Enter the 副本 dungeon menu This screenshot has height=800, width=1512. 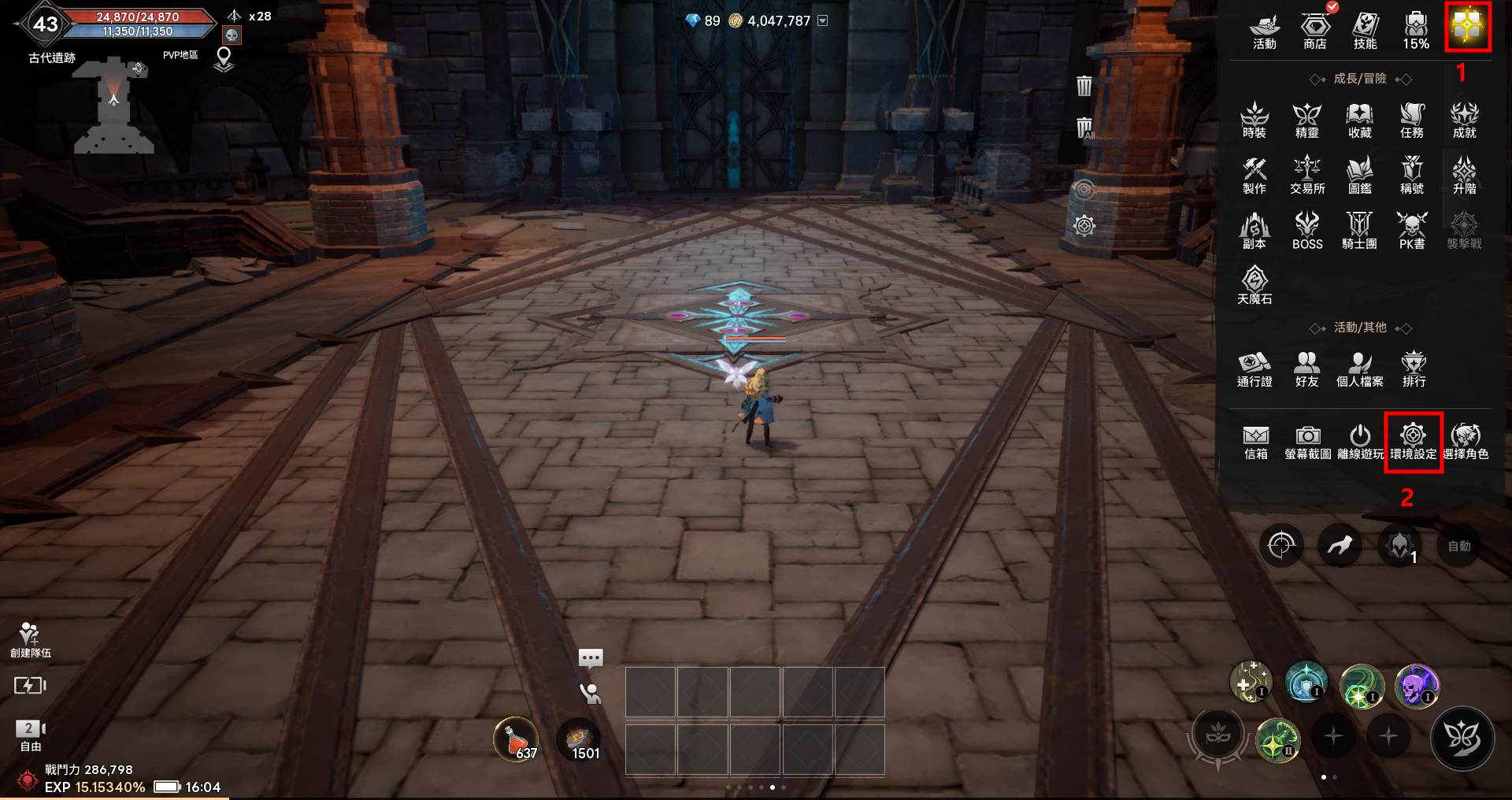(x=1254, y=231)
